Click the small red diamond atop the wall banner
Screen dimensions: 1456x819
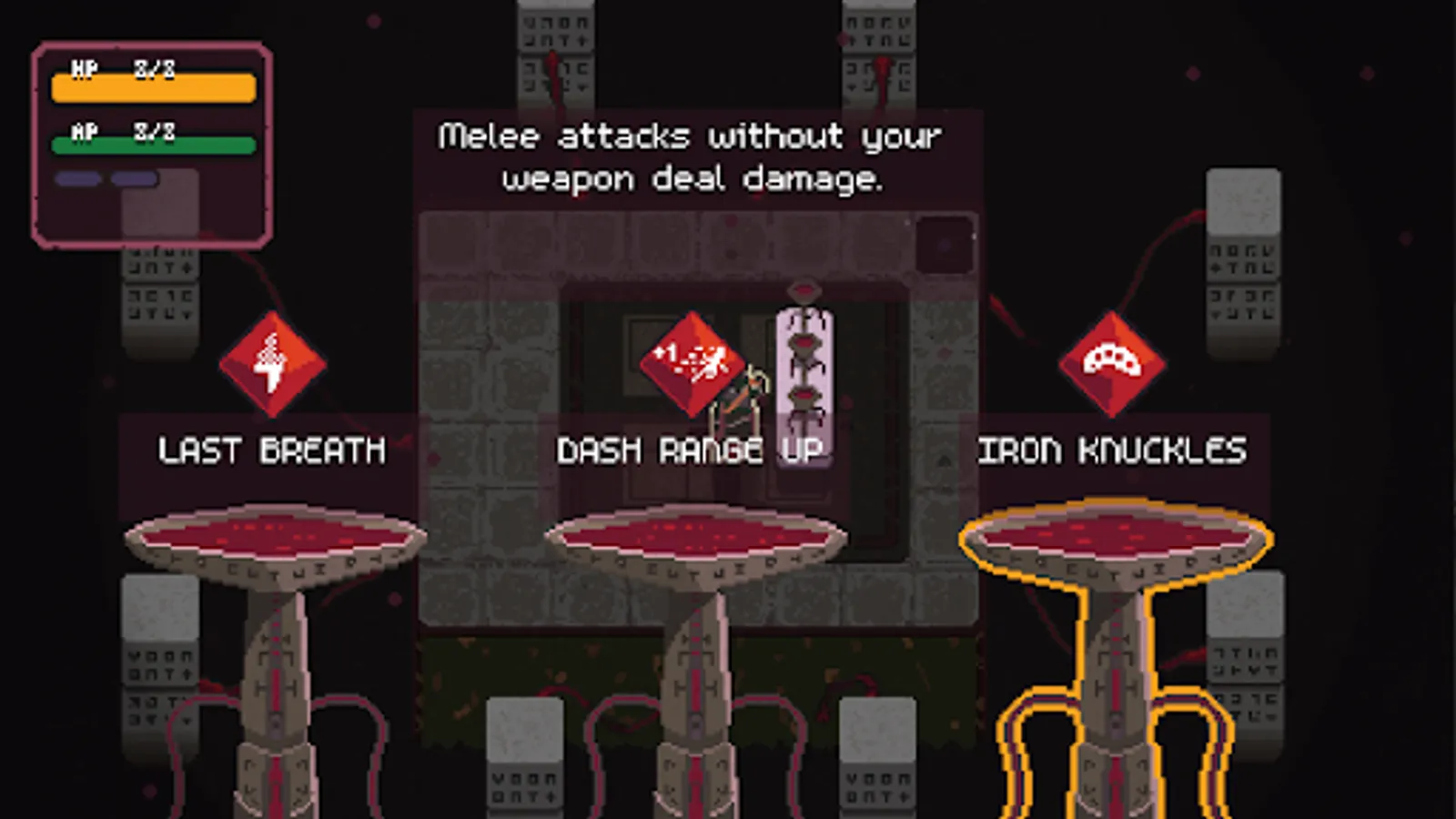803,287
